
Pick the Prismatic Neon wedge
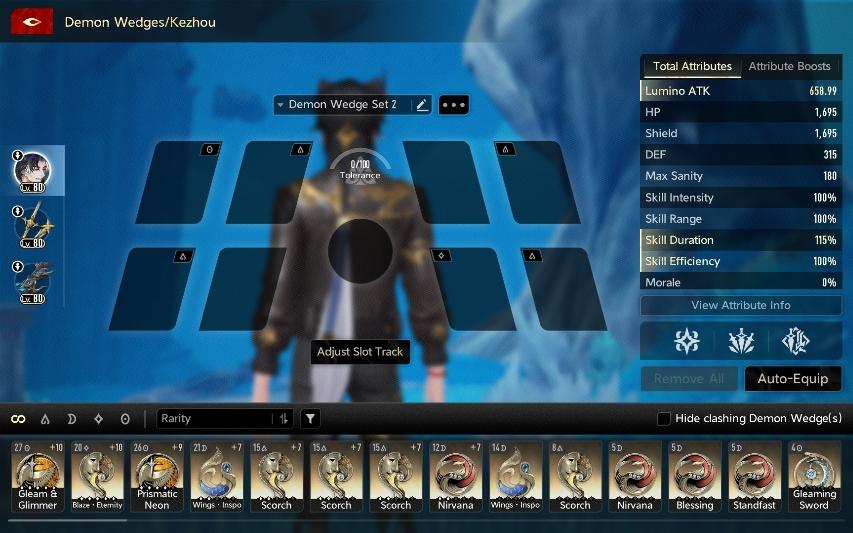(157, 478)
